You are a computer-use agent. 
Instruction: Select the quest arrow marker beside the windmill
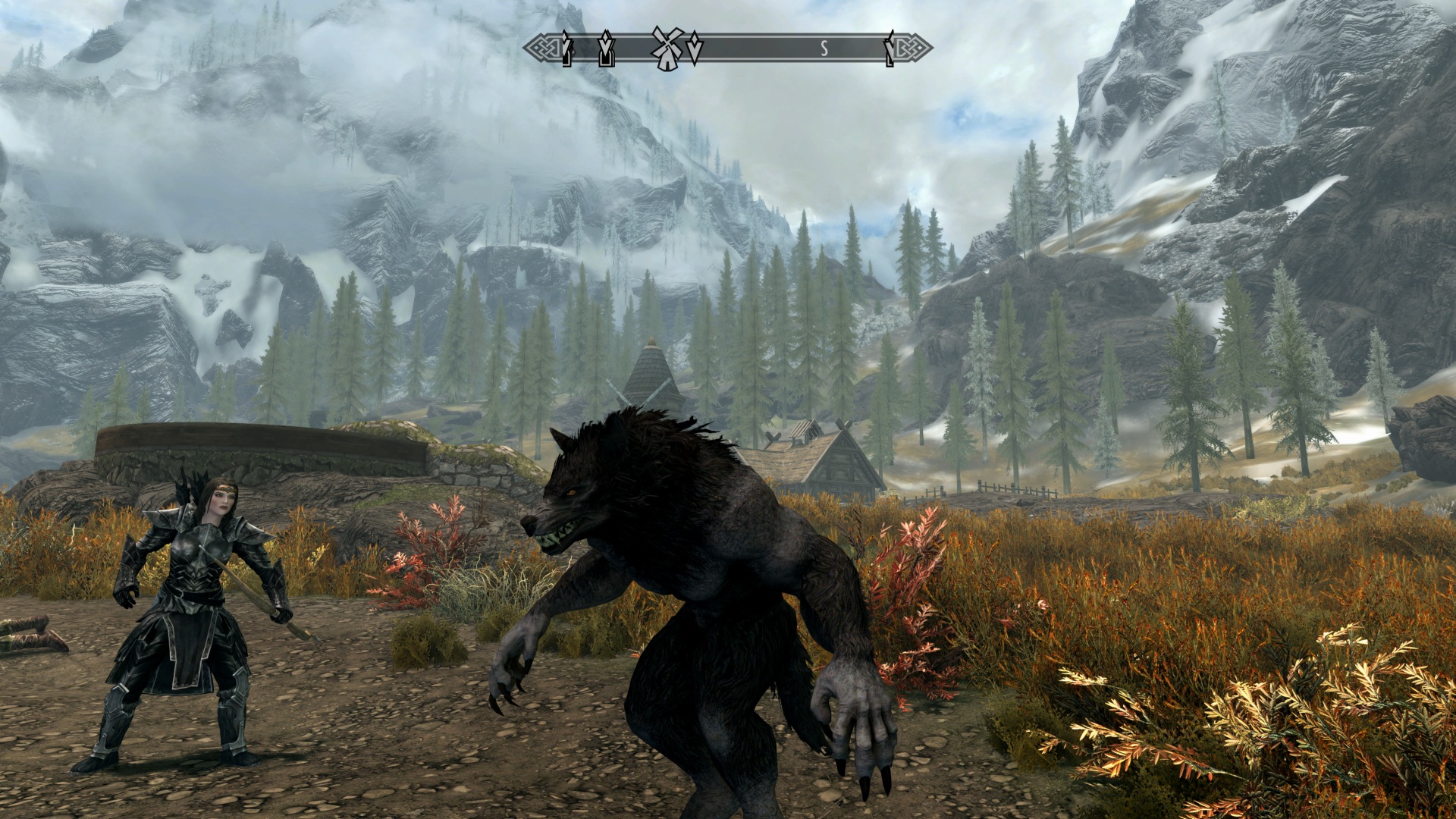pyautogui.click(x=695, y=49)
